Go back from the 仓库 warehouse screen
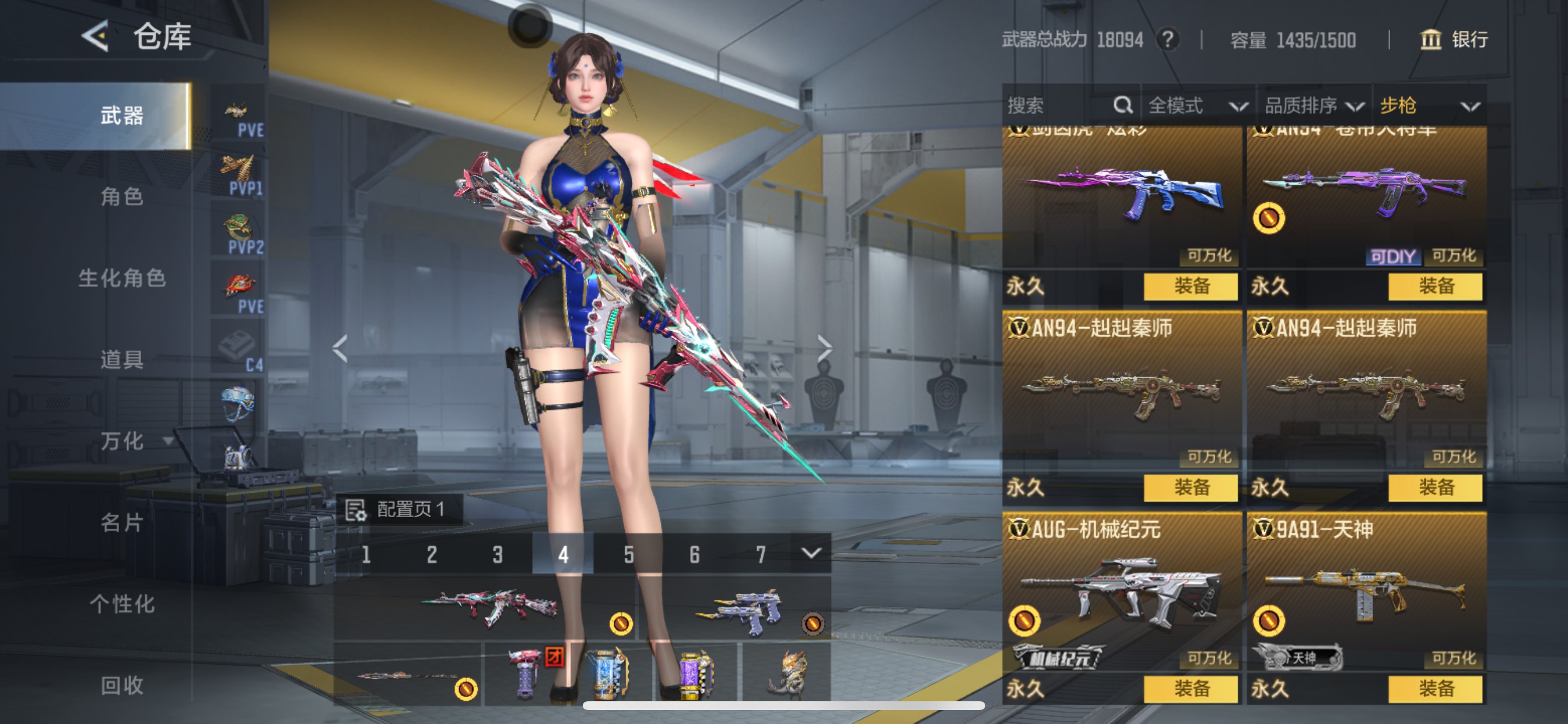This screenshot has width=1568, height=724. (96, 37)
